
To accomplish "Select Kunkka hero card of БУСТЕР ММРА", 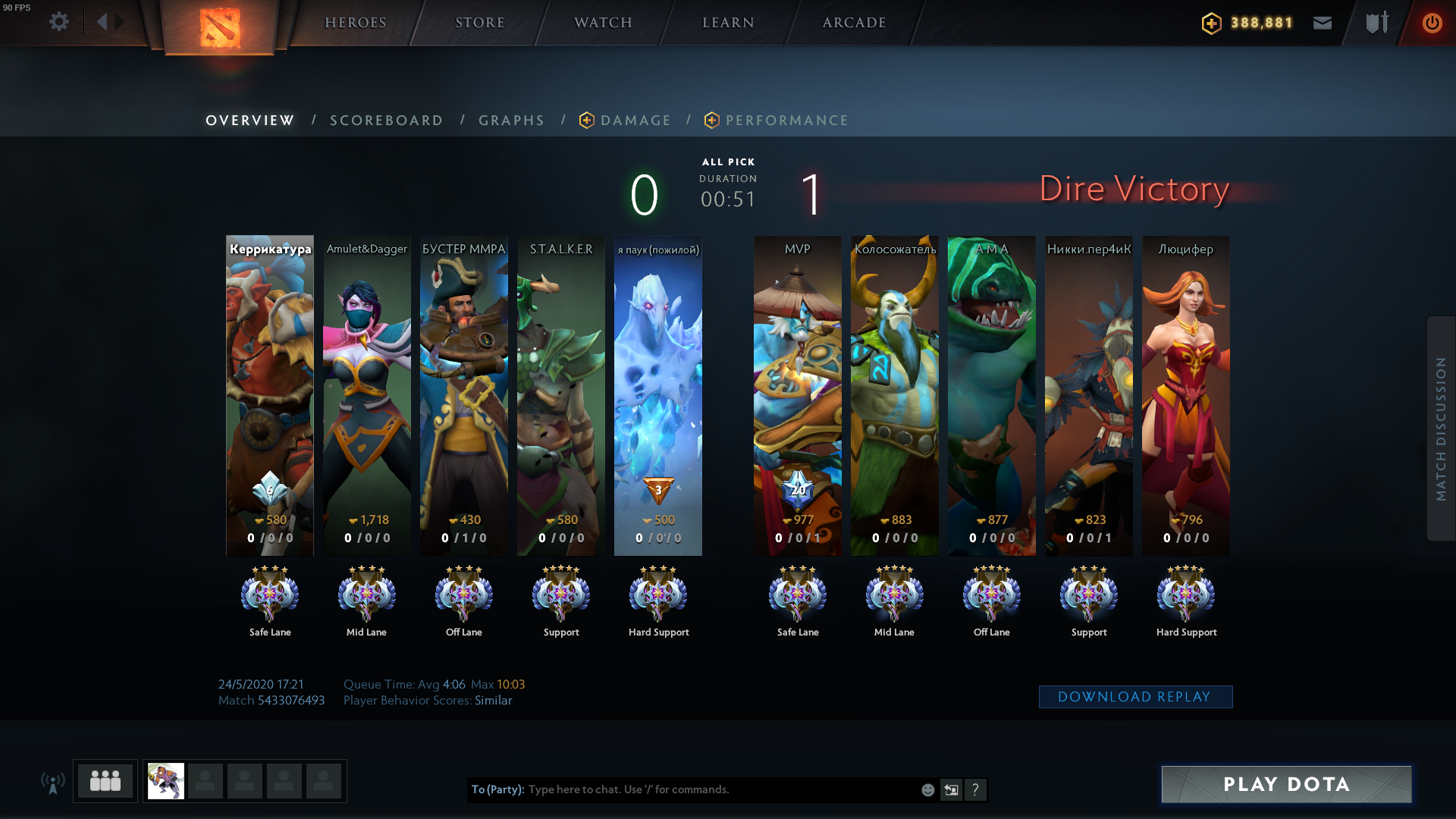I will click(x=464, y=394).
